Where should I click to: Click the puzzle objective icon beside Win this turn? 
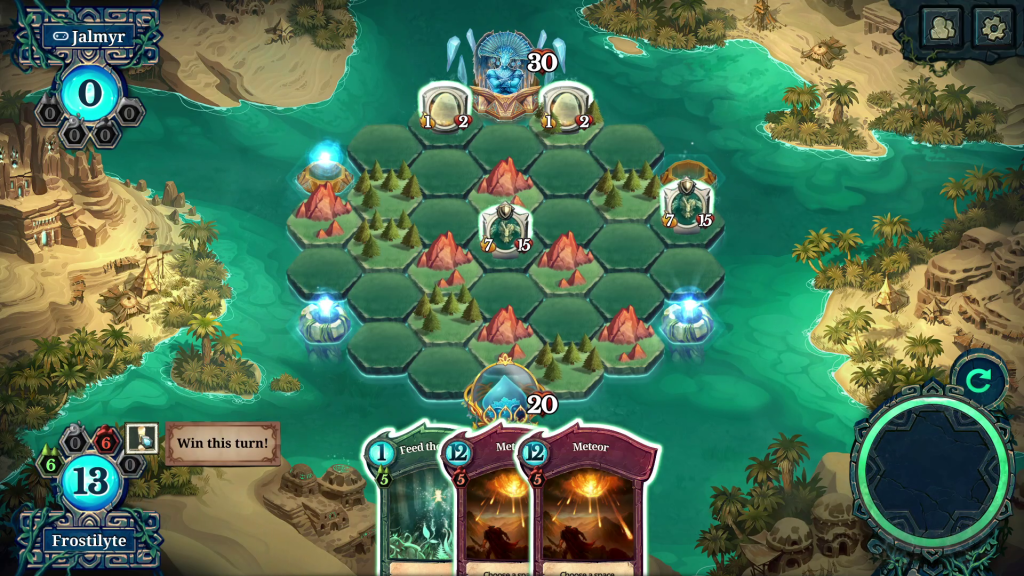point(142,438)
